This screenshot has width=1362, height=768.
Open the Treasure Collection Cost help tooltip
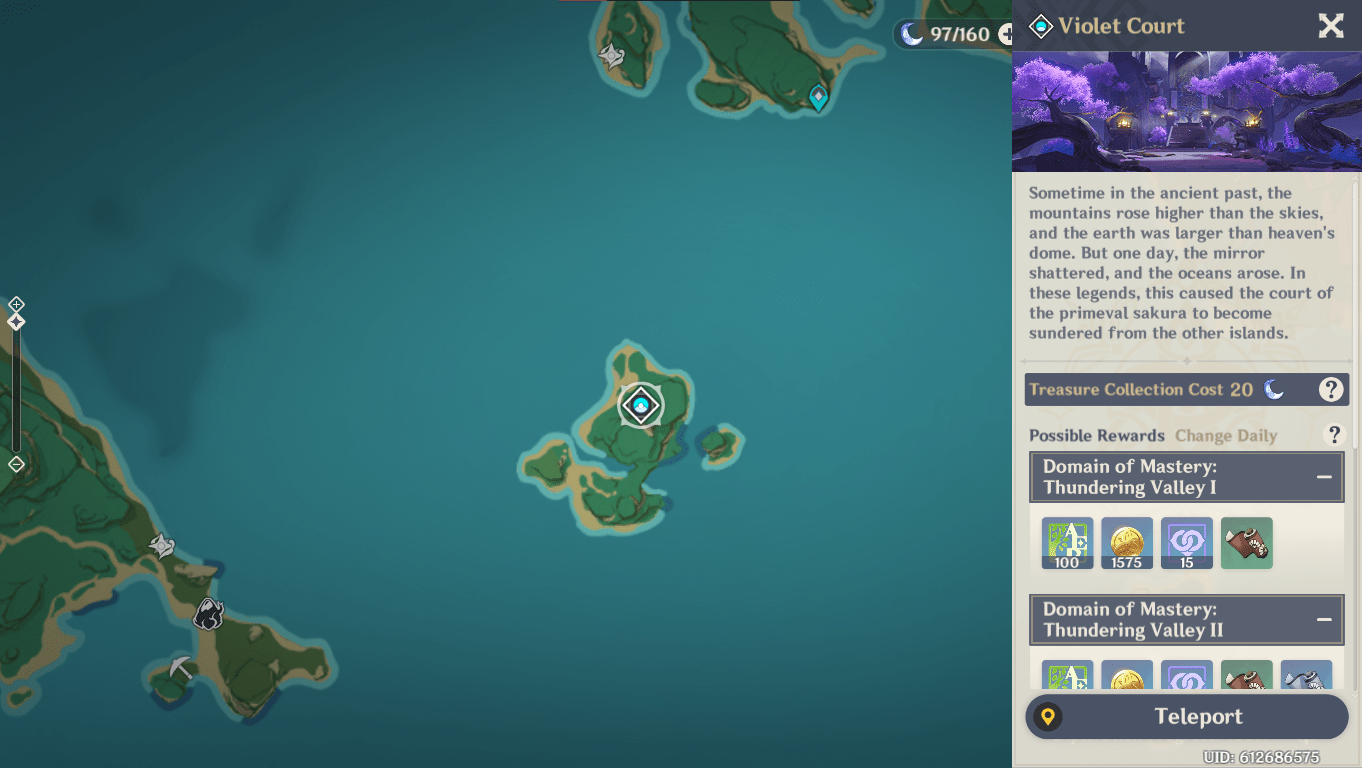[1331, 389]
